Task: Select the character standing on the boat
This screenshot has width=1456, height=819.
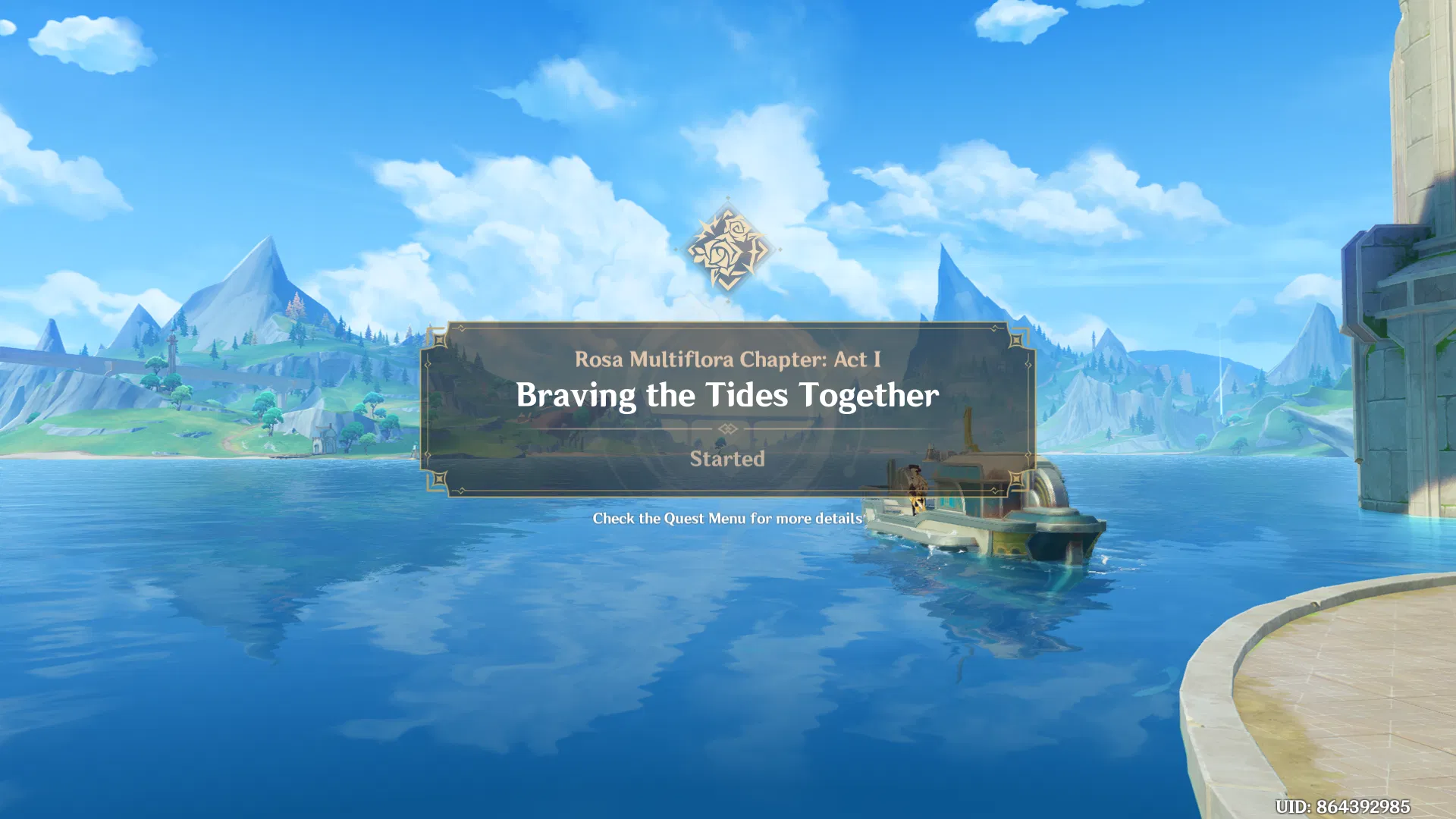Action: point(915,489)
